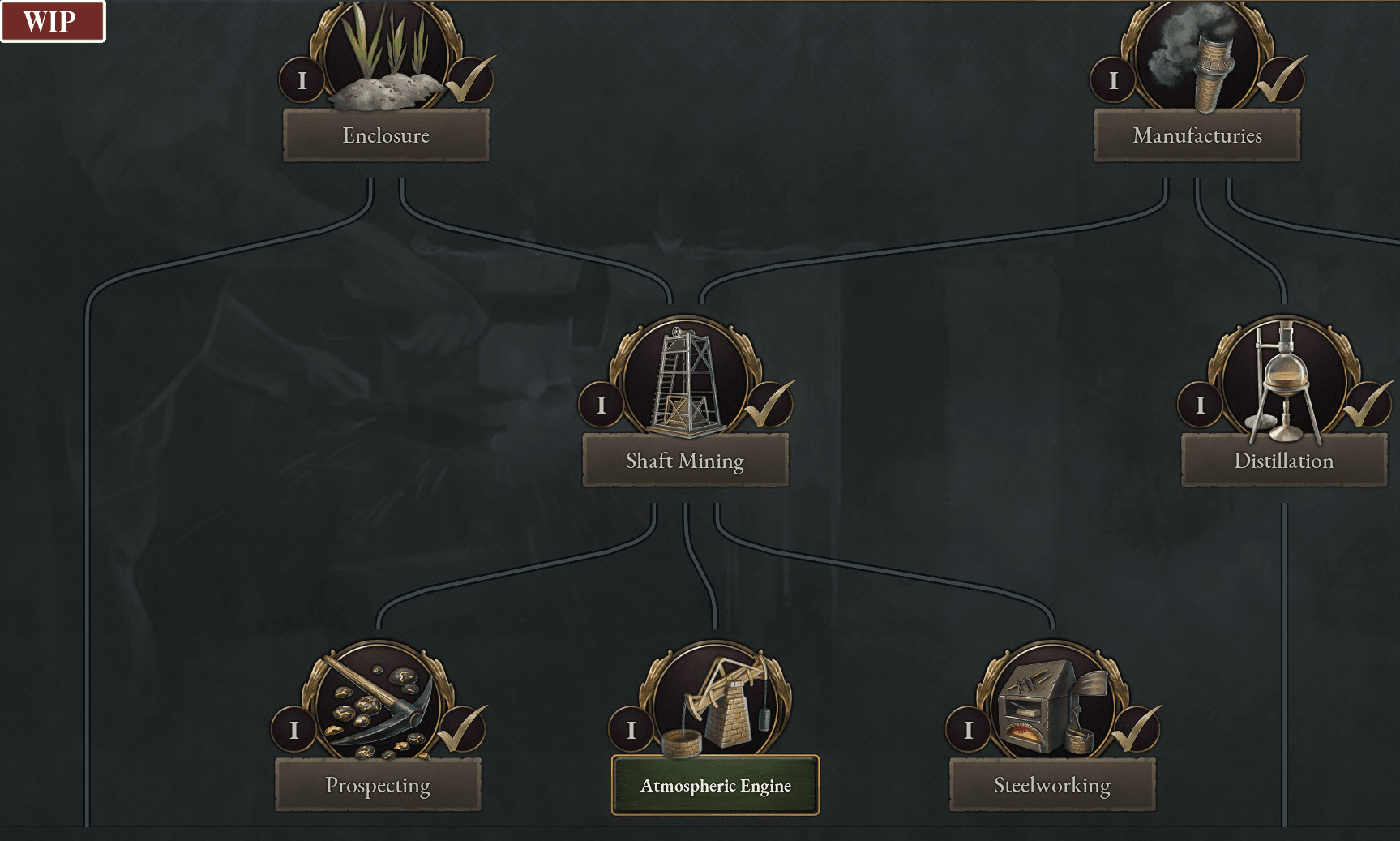
Task: Click the Distillation technology node
Action: (1283, 461)
